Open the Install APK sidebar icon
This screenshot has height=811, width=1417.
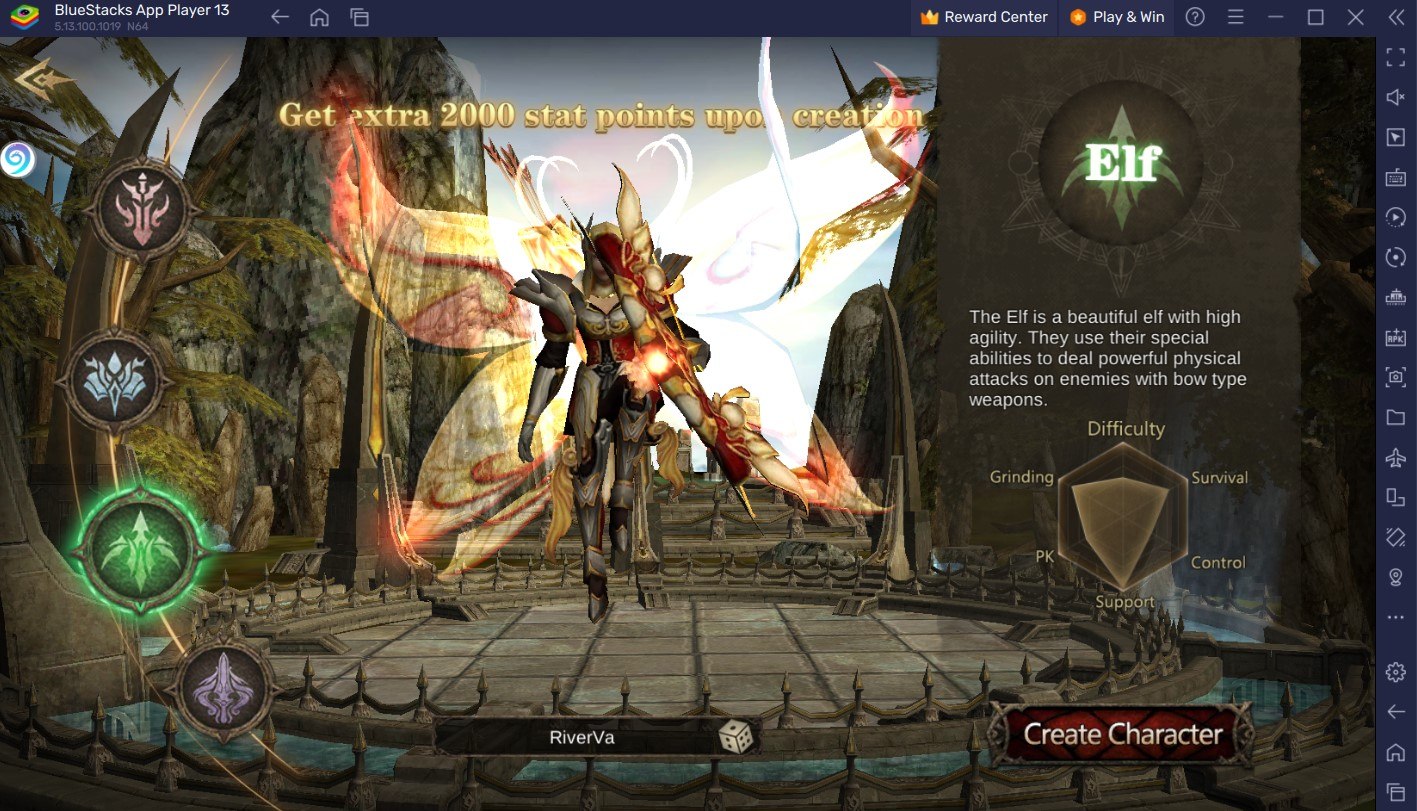coord(1395,337)
